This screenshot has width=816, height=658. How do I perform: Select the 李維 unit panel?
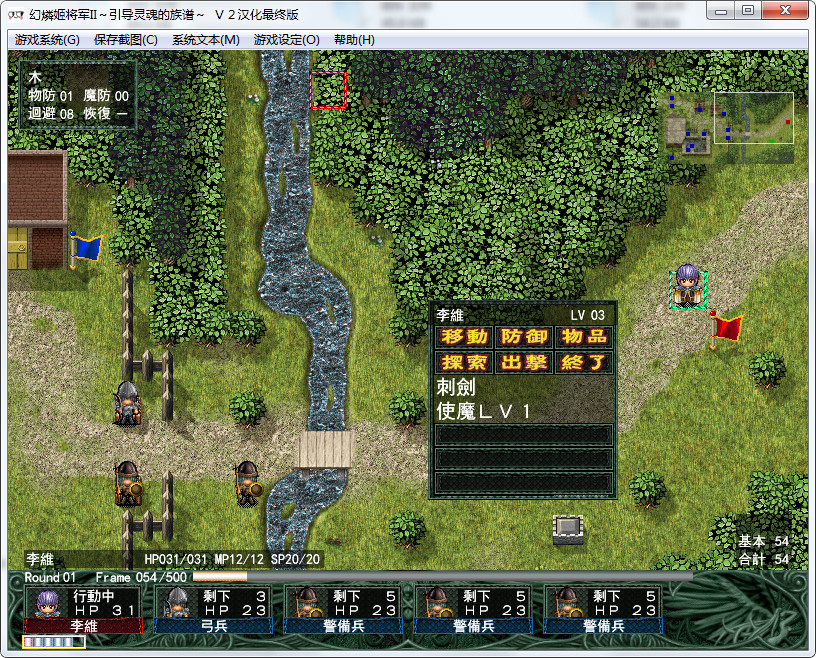pyautogui.click(x=82, y=610)
